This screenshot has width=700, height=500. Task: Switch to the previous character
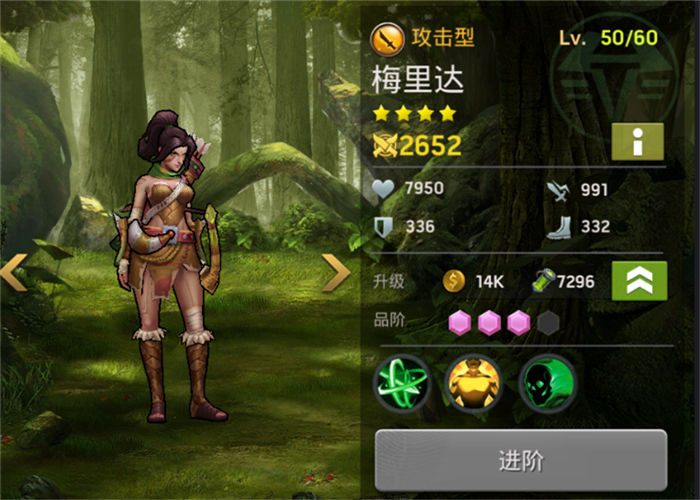tap(14, 272)
